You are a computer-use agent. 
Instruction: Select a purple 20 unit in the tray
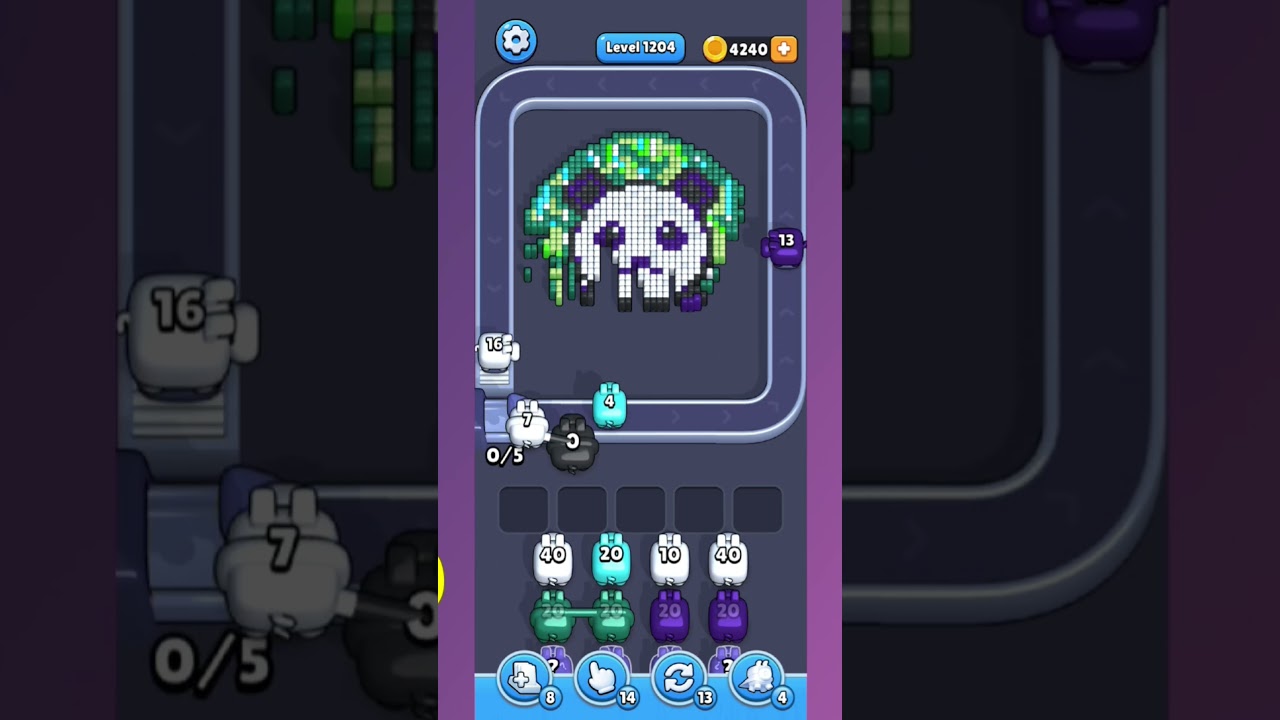point(671,615)
